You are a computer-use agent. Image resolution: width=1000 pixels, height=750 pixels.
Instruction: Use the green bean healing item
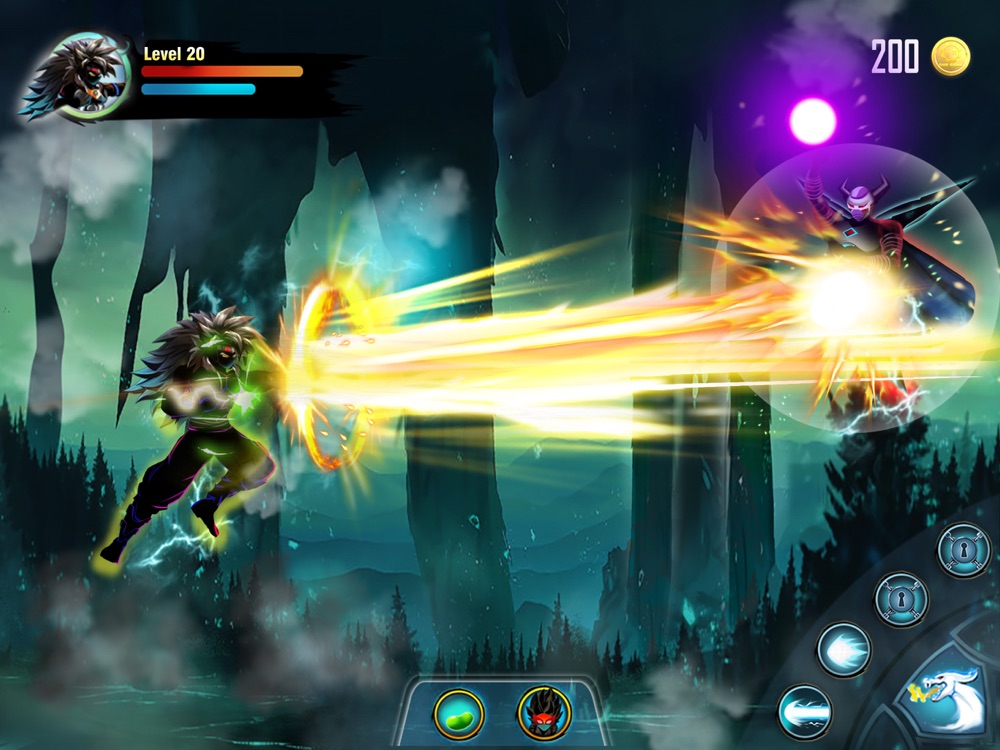(x=459, y=714)
